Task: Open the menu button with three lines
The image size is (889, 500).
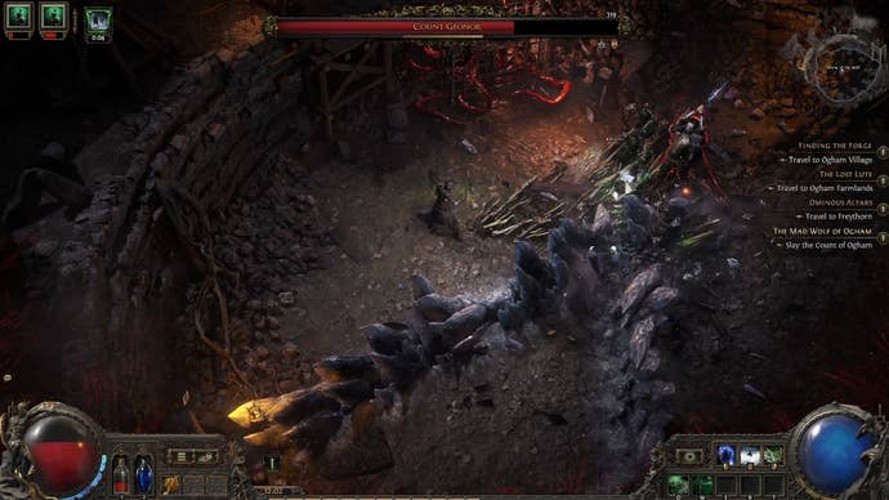Action: 182,456
